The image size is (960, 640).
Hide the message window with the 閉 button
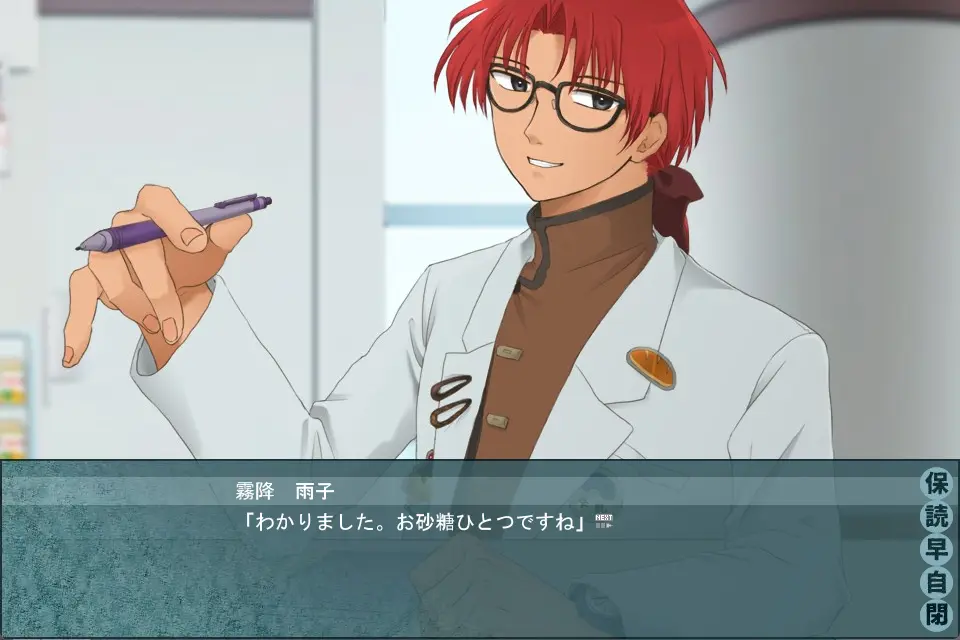point(936,613)
